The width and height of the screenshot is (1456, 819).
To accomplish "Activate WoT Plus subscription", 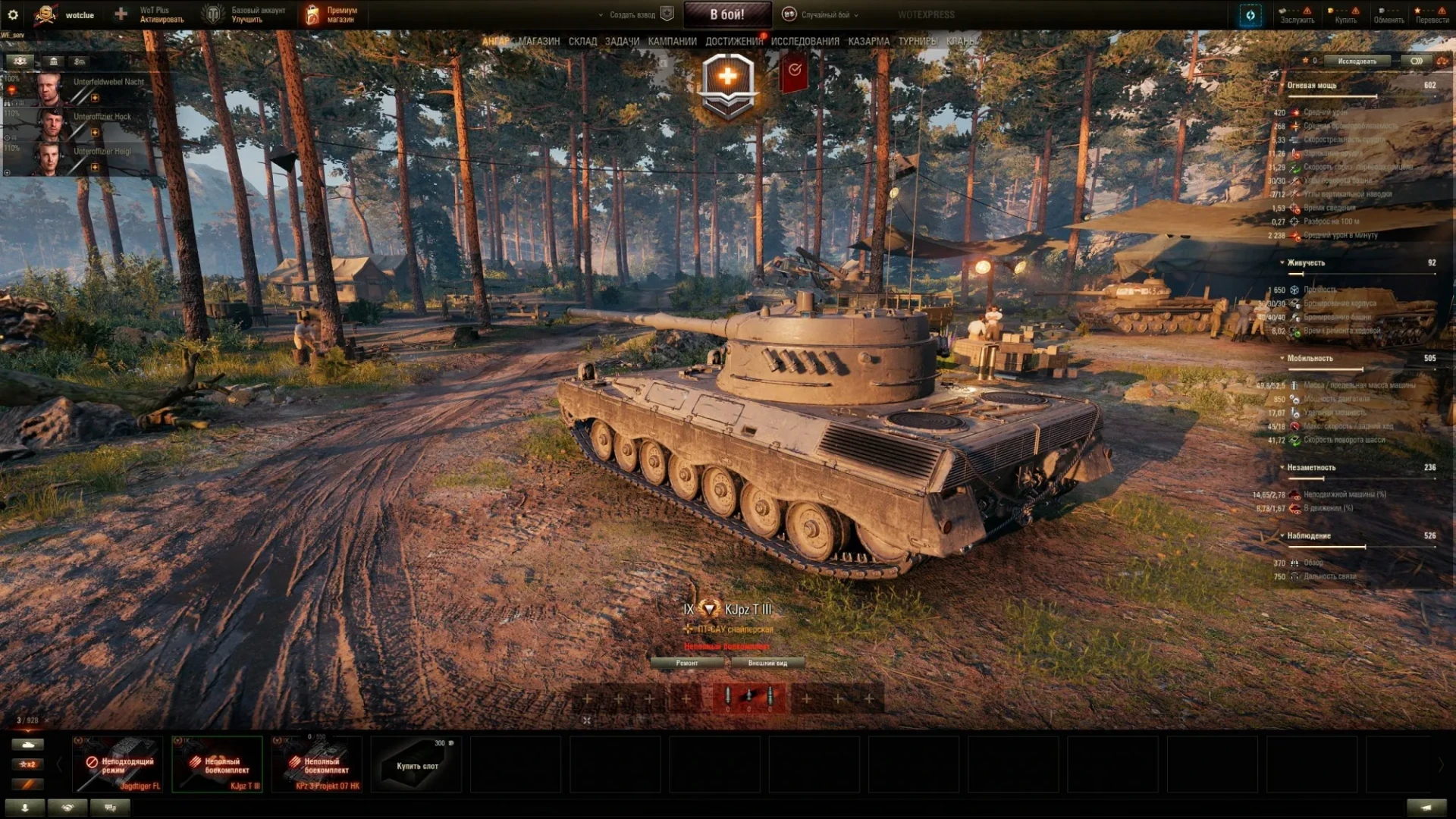I will [161, 14].
